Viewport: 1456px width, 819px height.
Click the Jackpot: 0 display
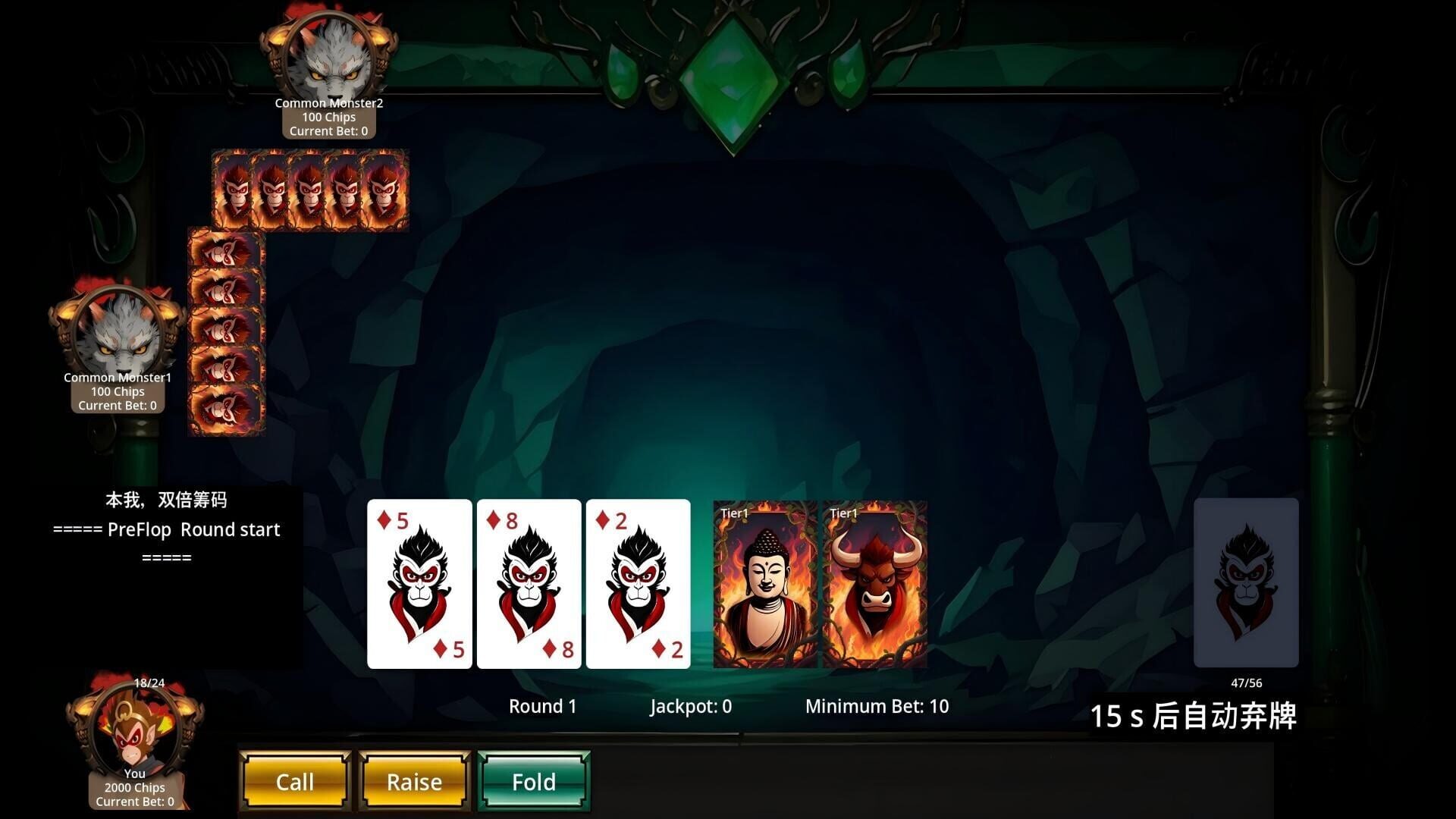pyautogui.click(x=690, y=706)
